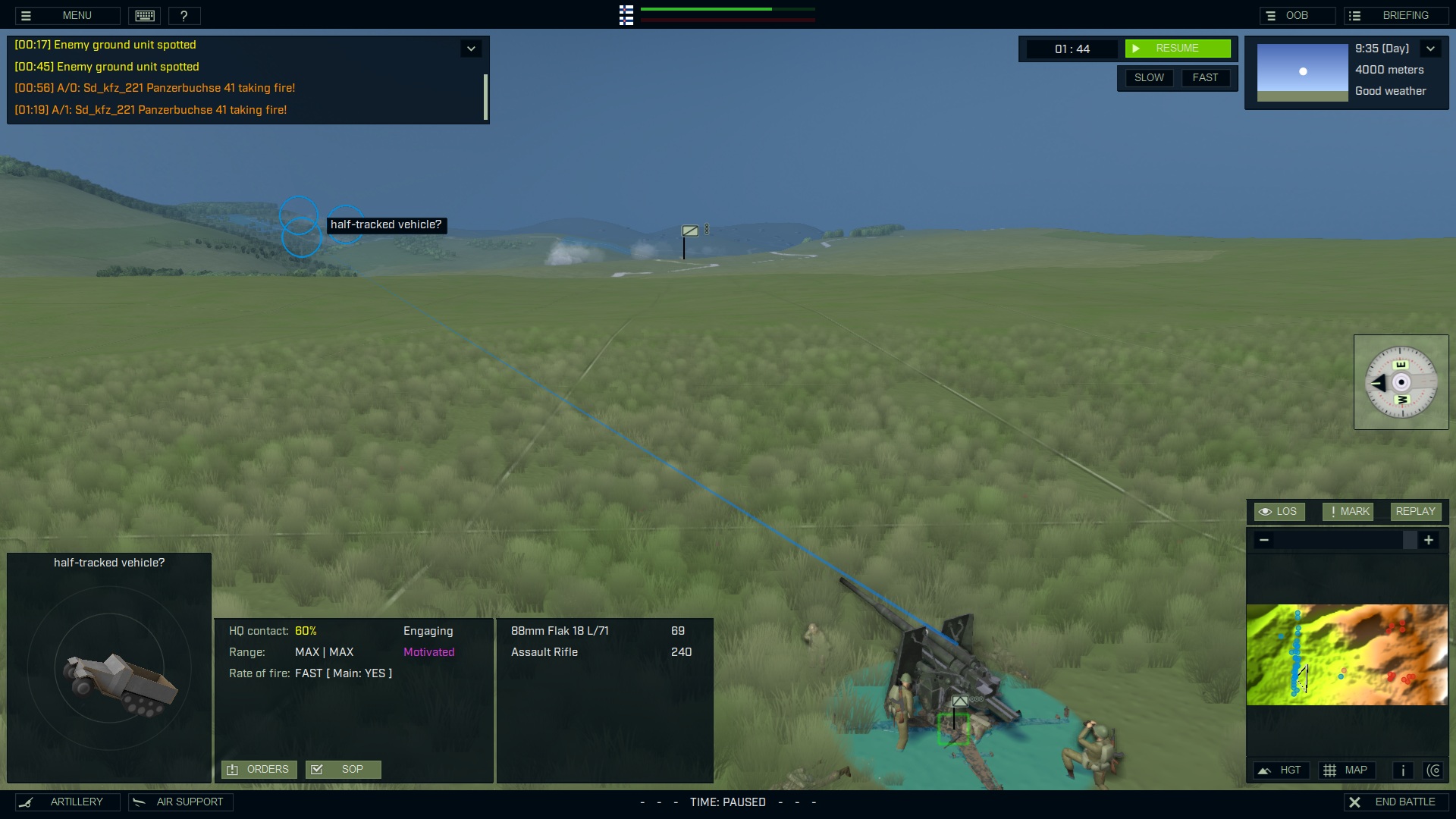Click the info icon below the minimap

[1402, 770]
